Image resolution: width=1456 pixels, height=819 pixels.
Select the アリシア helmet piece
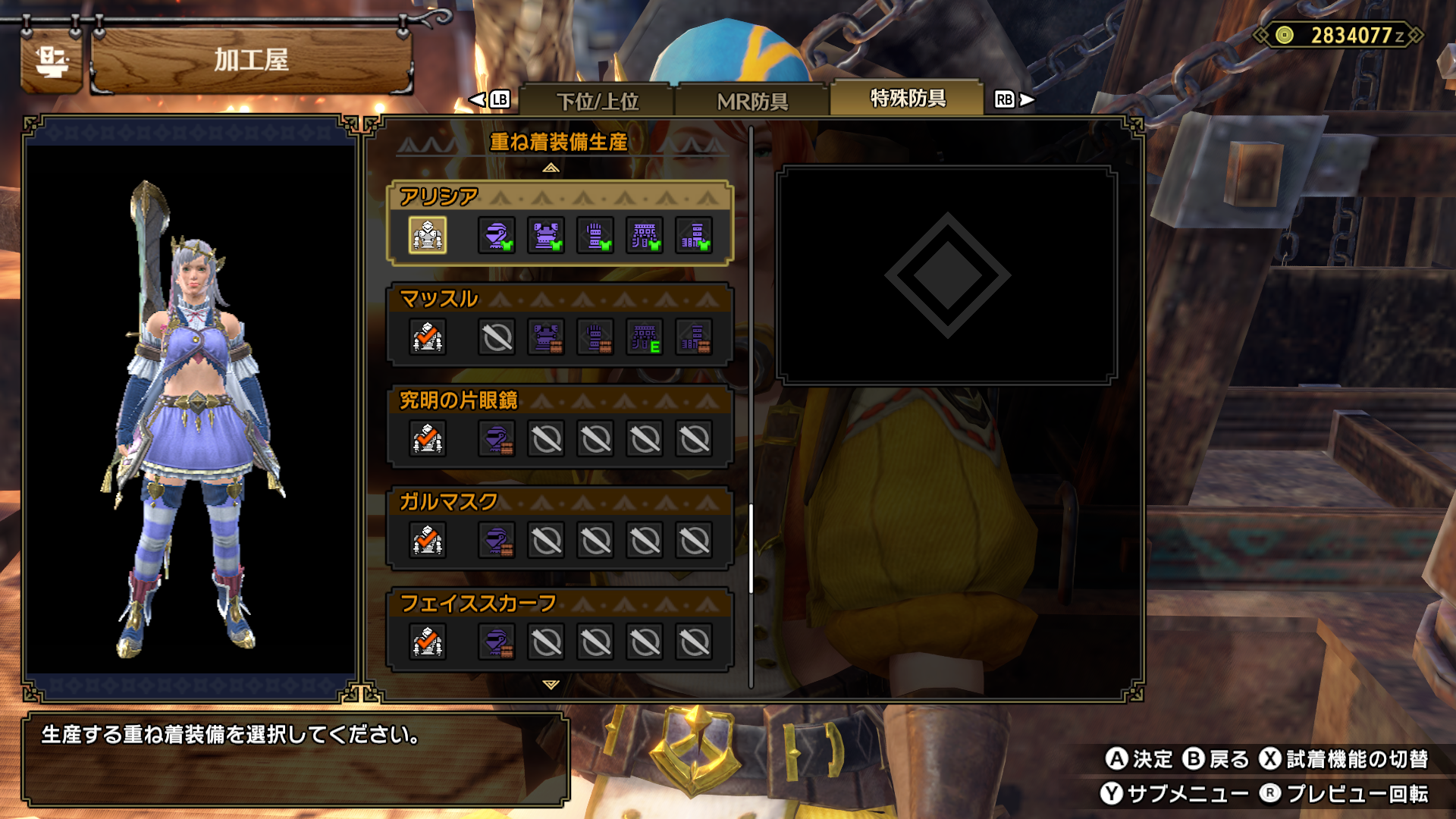(497, 235)
